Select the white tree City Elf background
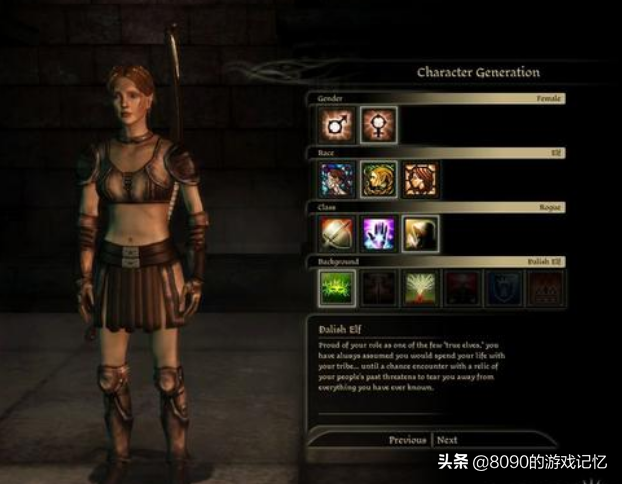622x484 pixels. tap(421, 288)
